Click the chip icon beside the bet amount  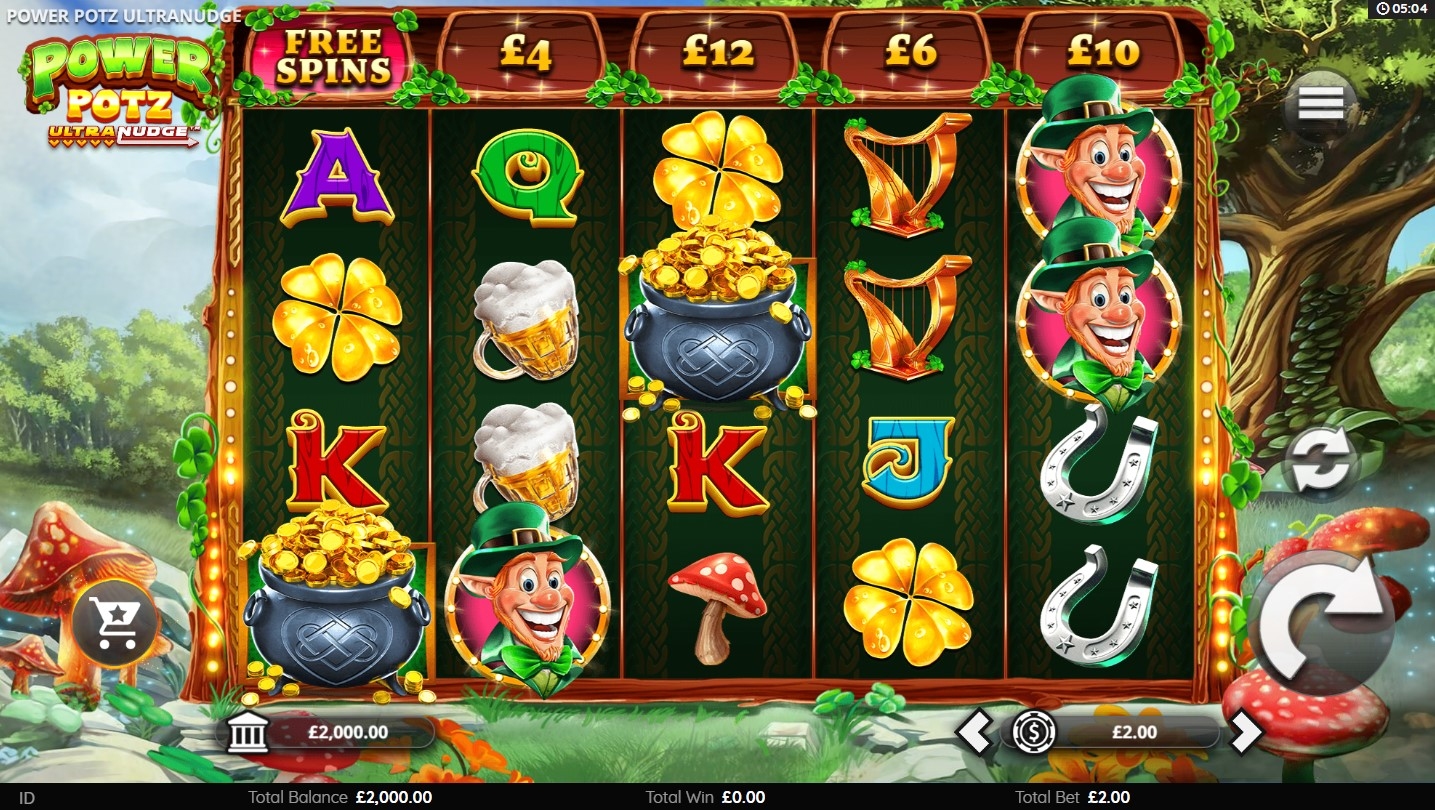coord(1033,733)
